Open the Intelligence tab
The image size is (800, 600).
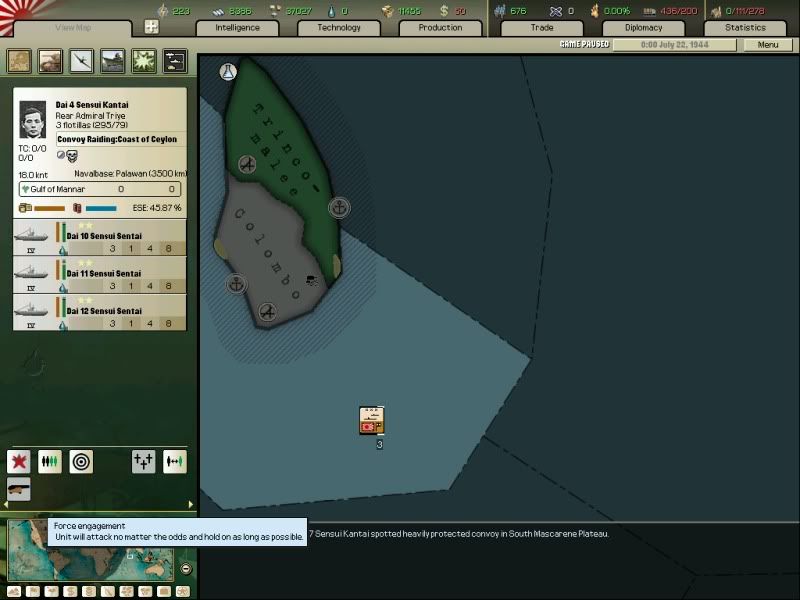point(238,28)
